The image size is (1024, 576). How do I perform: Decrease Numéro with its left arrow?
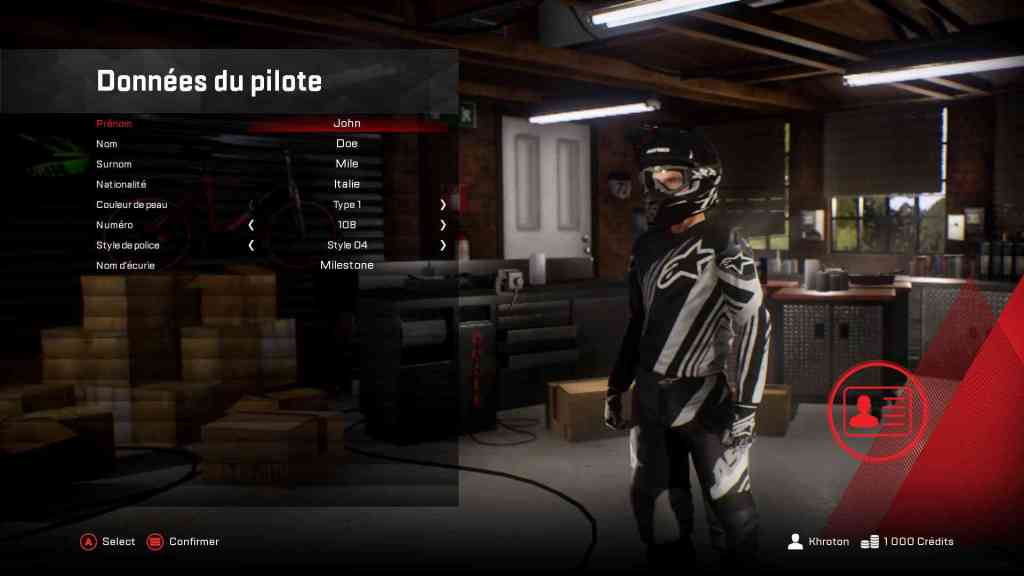[x=251, y=225]
